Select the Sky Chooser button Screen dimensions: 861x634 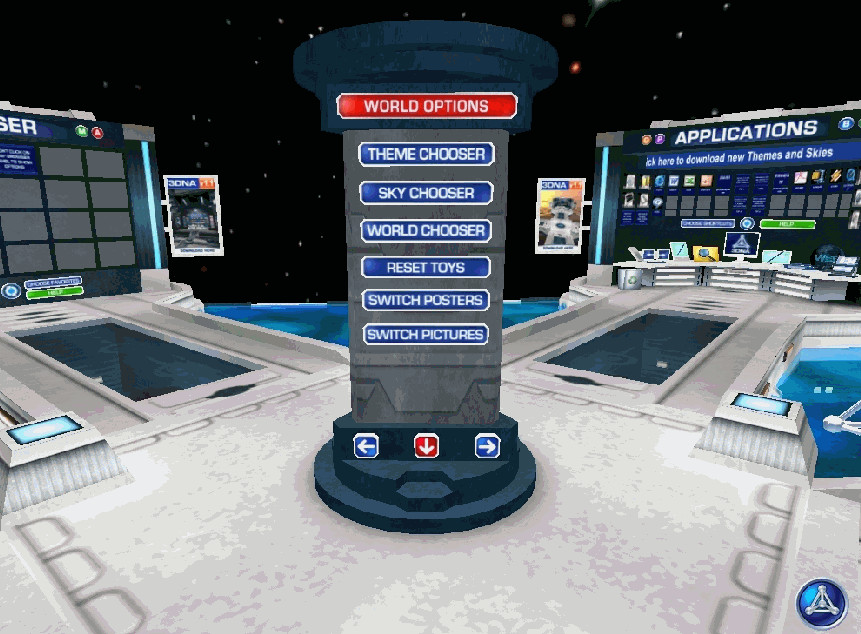click(426, 192)
